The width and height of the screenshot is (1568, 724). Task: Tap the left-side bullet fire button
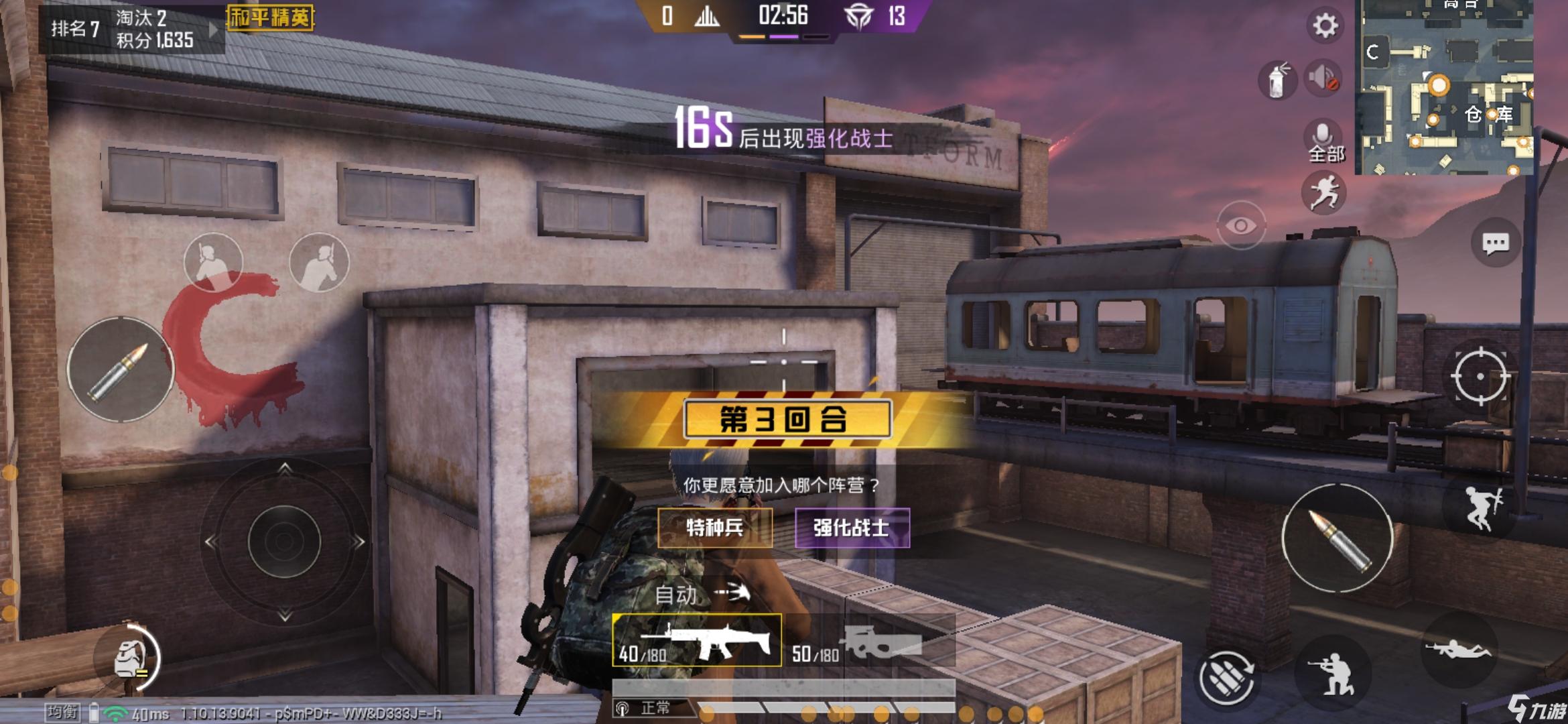point(120,369)
